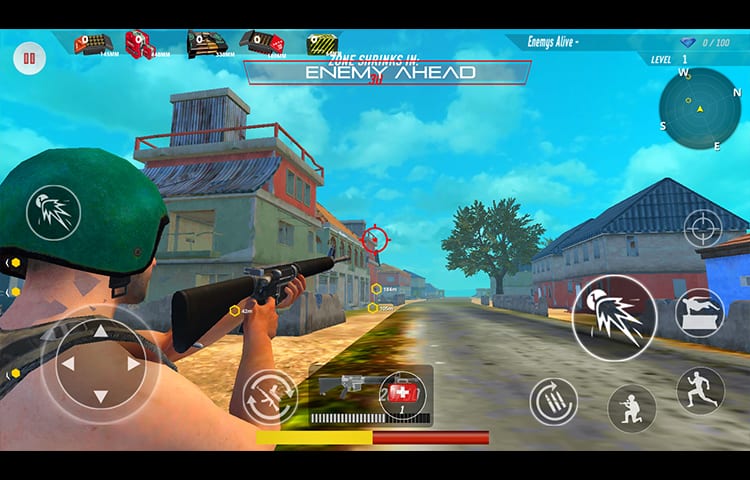Tap the up arrow on the movement pad

pos(100,331)
